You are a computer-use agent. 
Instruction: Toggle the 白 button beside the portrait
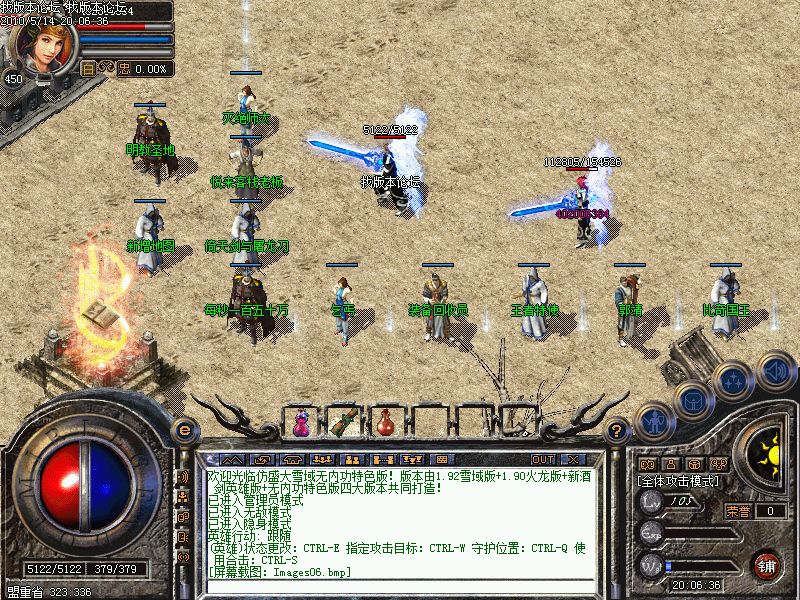coord(88,69)
